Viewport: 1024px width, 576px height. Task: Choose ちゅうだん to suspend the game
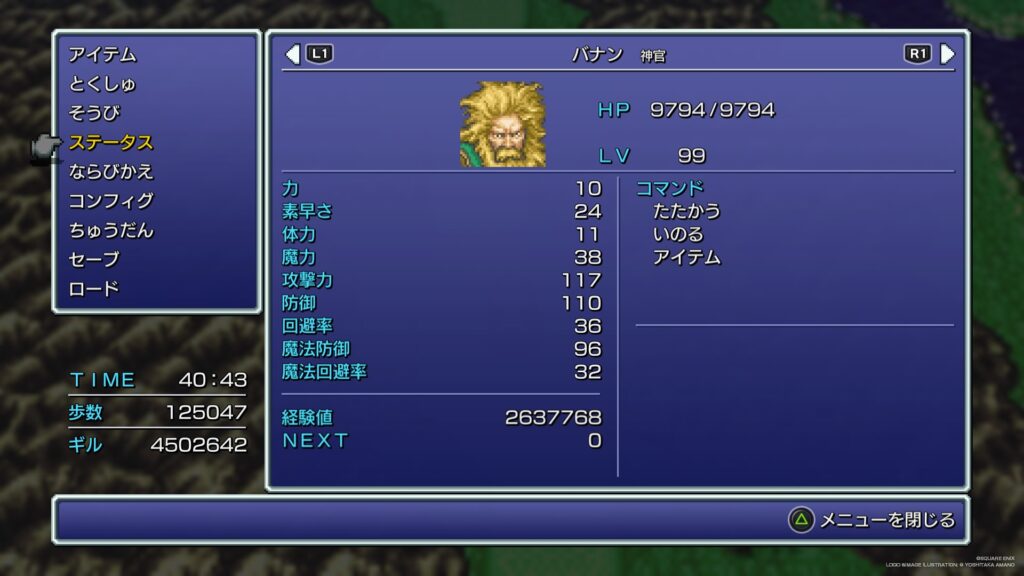click(x=111, y=230)
